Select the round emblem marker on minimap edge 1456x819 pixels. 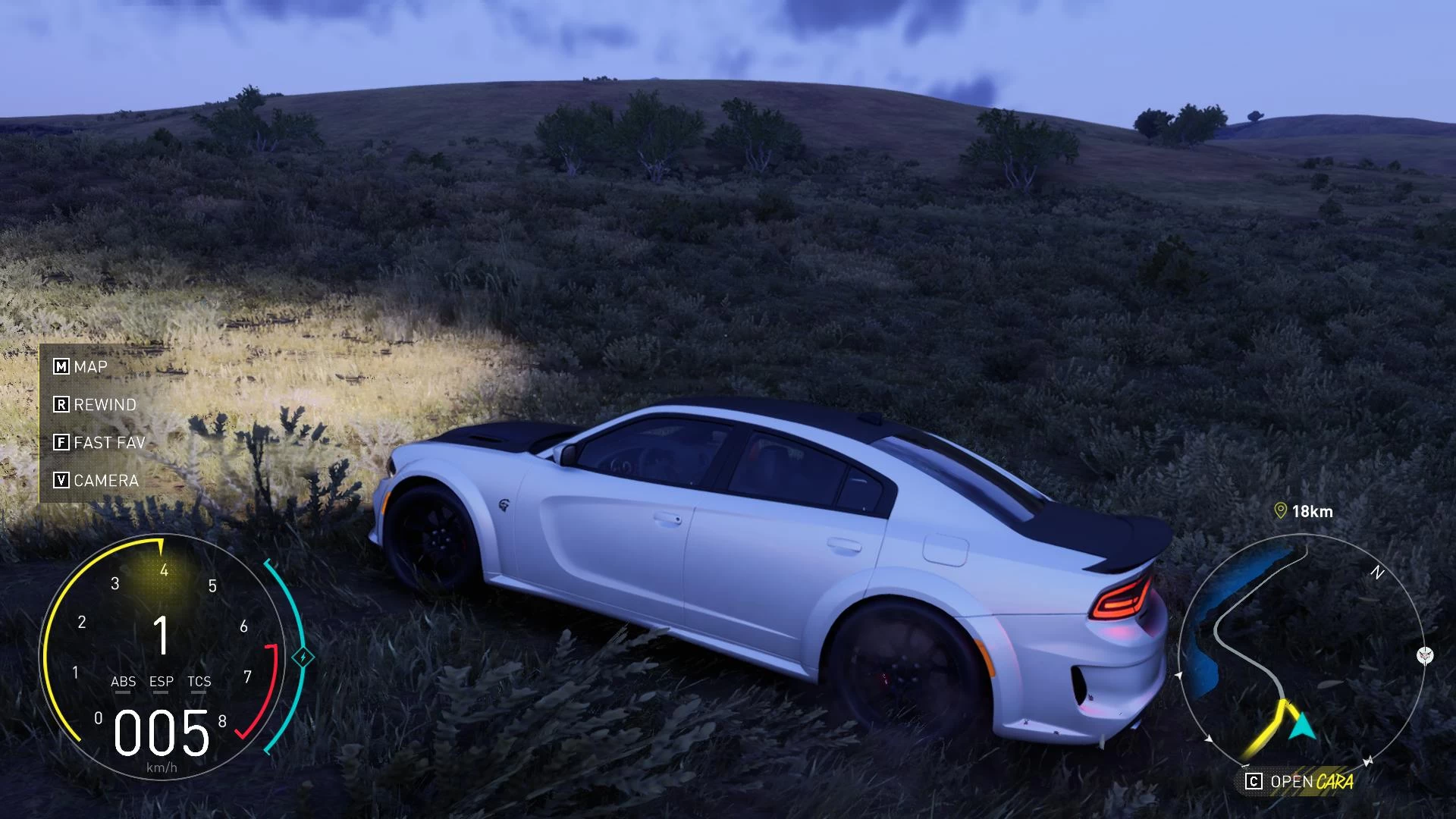click(x=1425, y=655)
